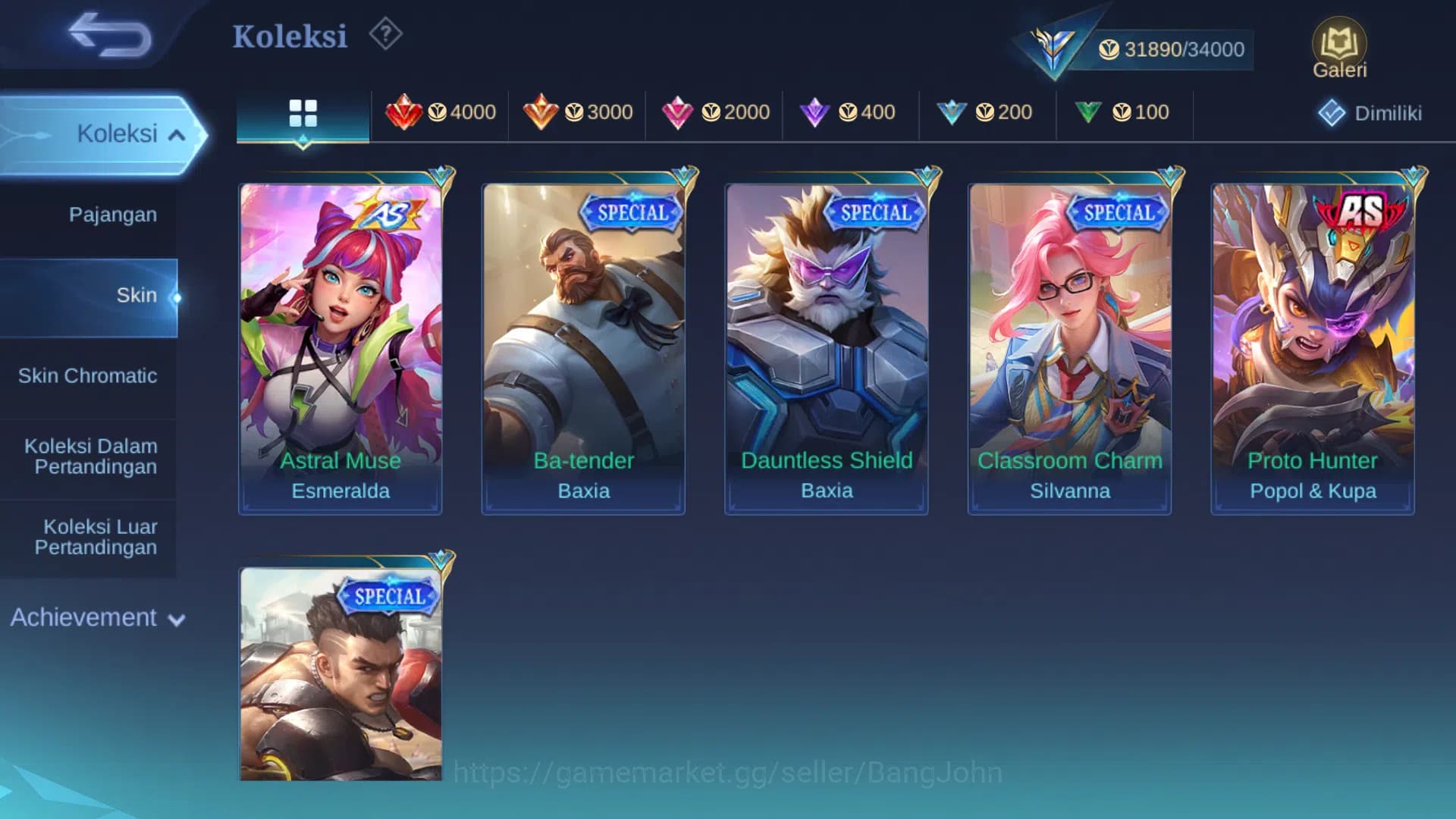Open the help question mark beside Koleksi title
Image resolution: width=1456 pixels, height=819 pixels.
pyautogui.click(x=384, y=34)
